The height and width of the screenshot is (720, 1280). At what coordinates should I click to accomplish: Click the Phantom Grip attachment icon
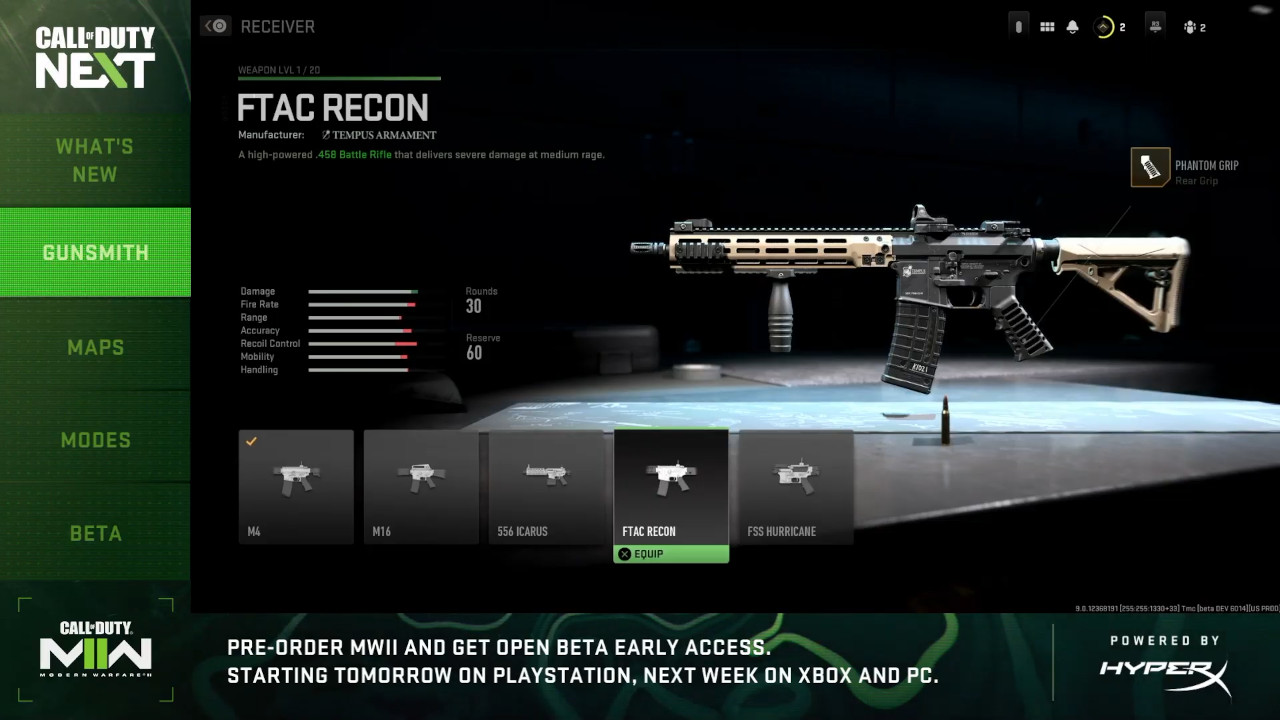pyautogui.click(x=1150, y=167)
